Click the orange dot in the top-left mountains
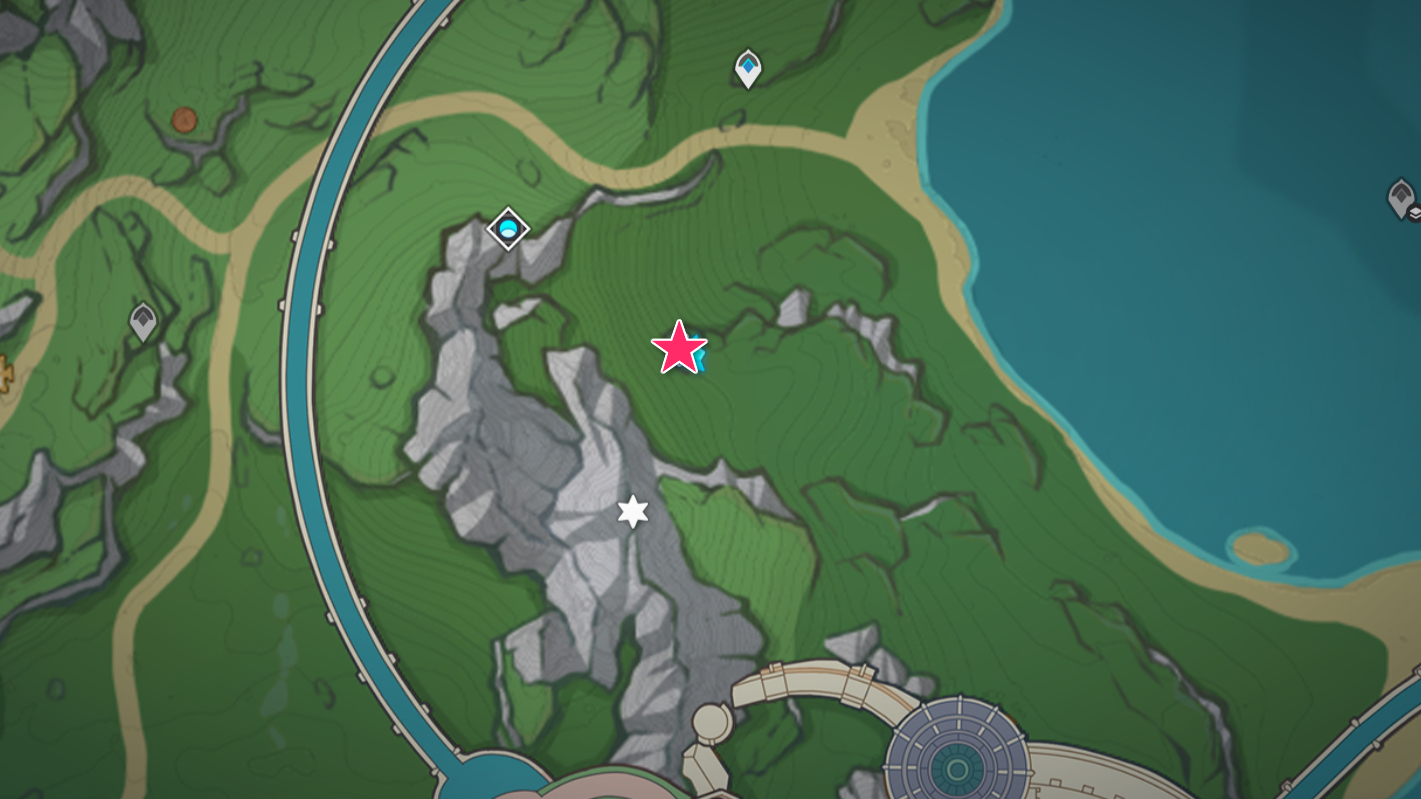 184,120
